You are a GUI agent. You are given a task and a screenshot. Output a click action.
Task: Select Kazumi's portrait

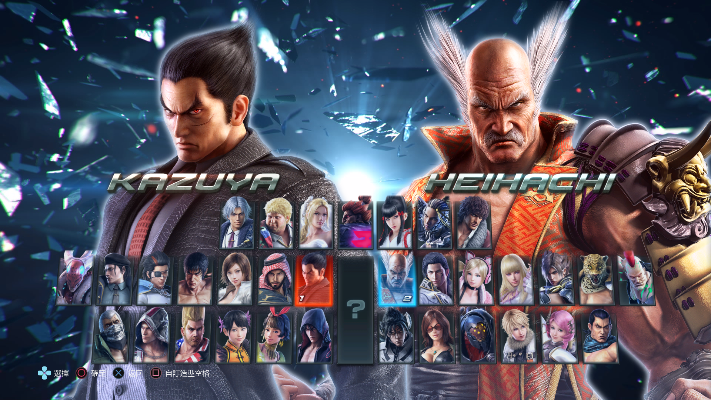394,220
